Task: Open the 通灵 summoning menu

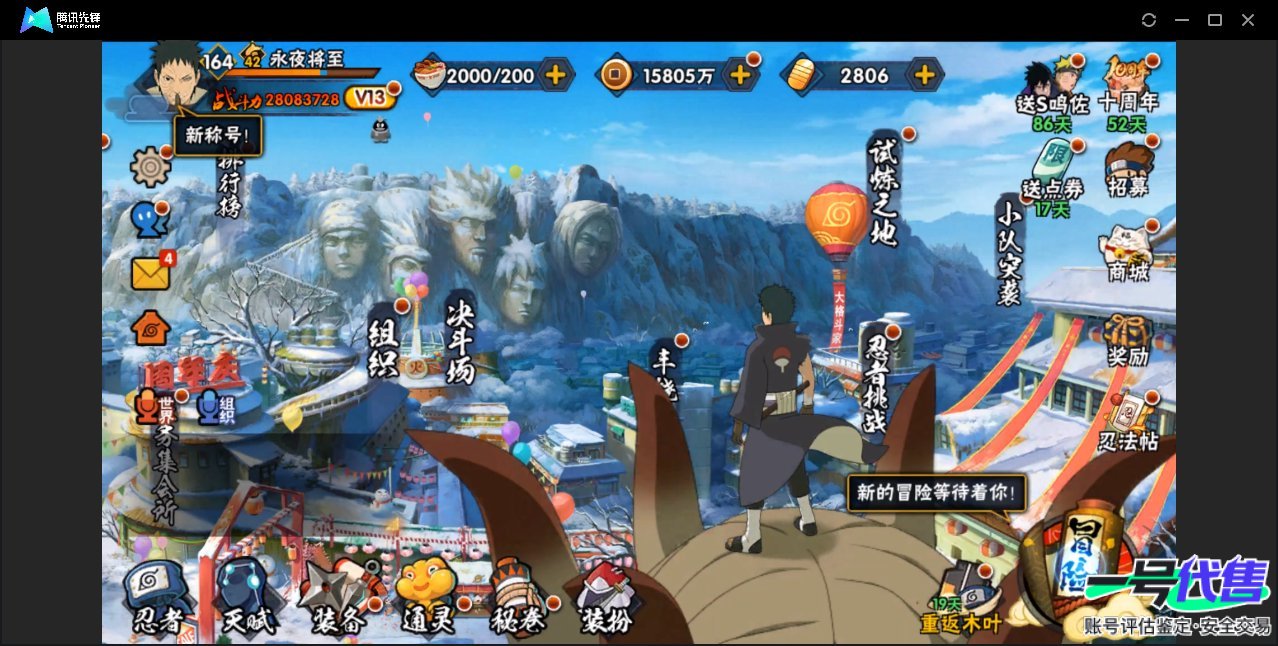Action: (x=426, y=598)
